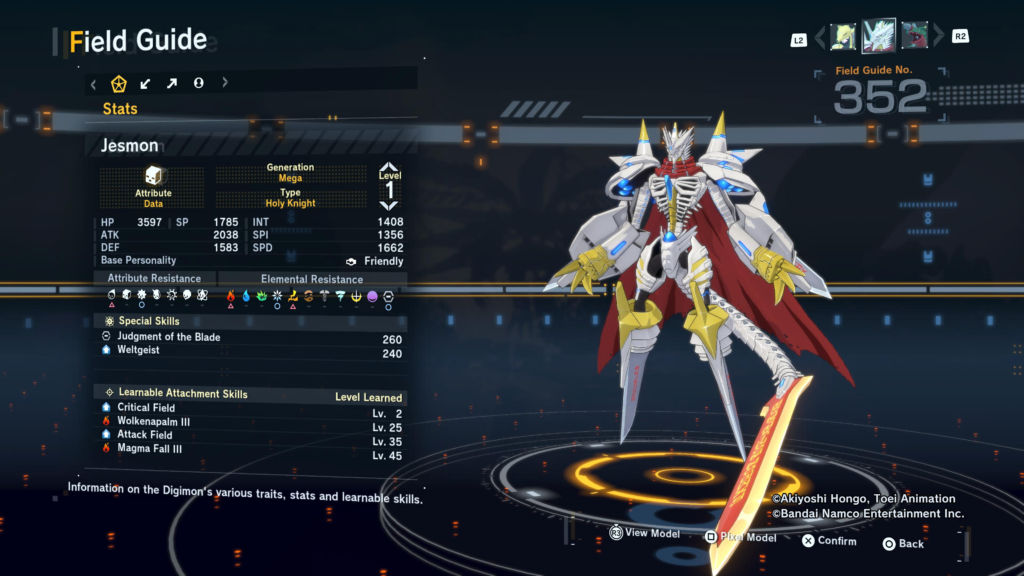Go to the previous Digimon with left chevron
Viewport: 1024px width, 576px height.
point(821,37)
